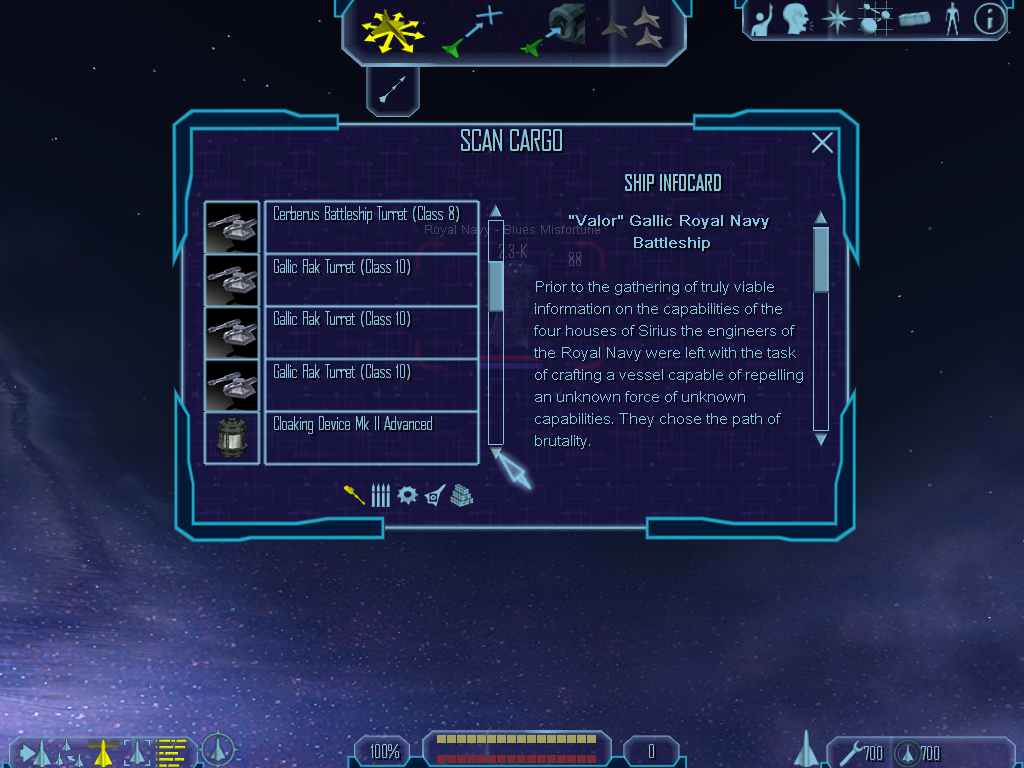The height and width of the screenshot is (768, 1024).
Task: Select the Cloaking Device Mk II Advanced row
Action: [371, 437]
